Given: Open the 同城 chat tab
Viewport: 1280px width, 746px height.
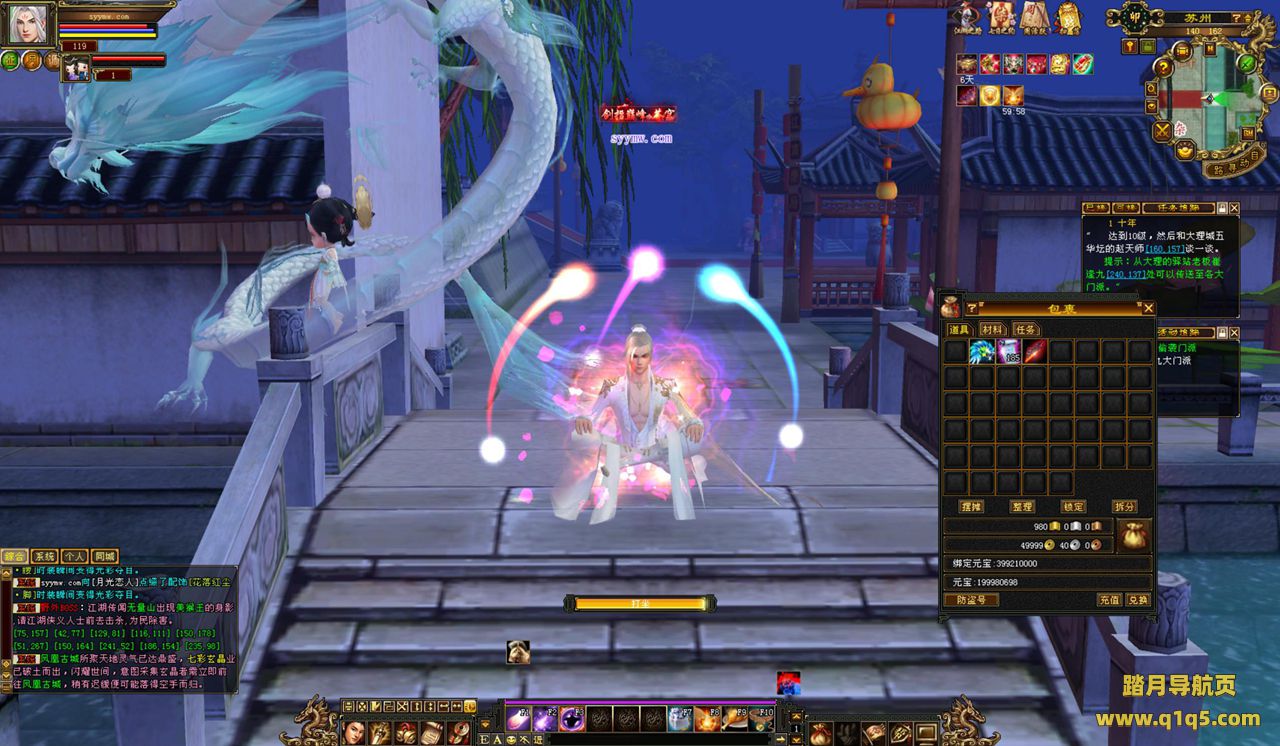Looking at the screenshot, I should point(104,556).
